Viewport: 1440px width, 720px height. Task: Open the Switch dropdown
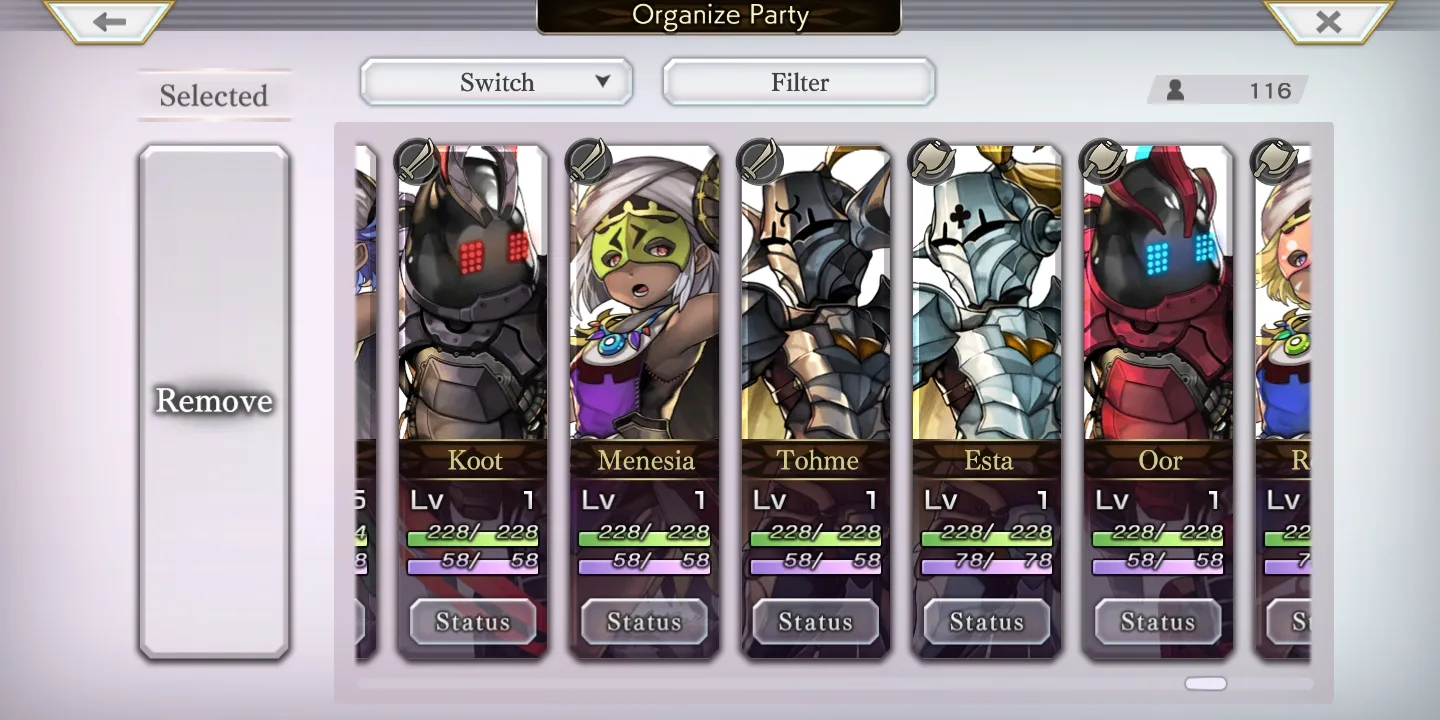click(496, 82)
